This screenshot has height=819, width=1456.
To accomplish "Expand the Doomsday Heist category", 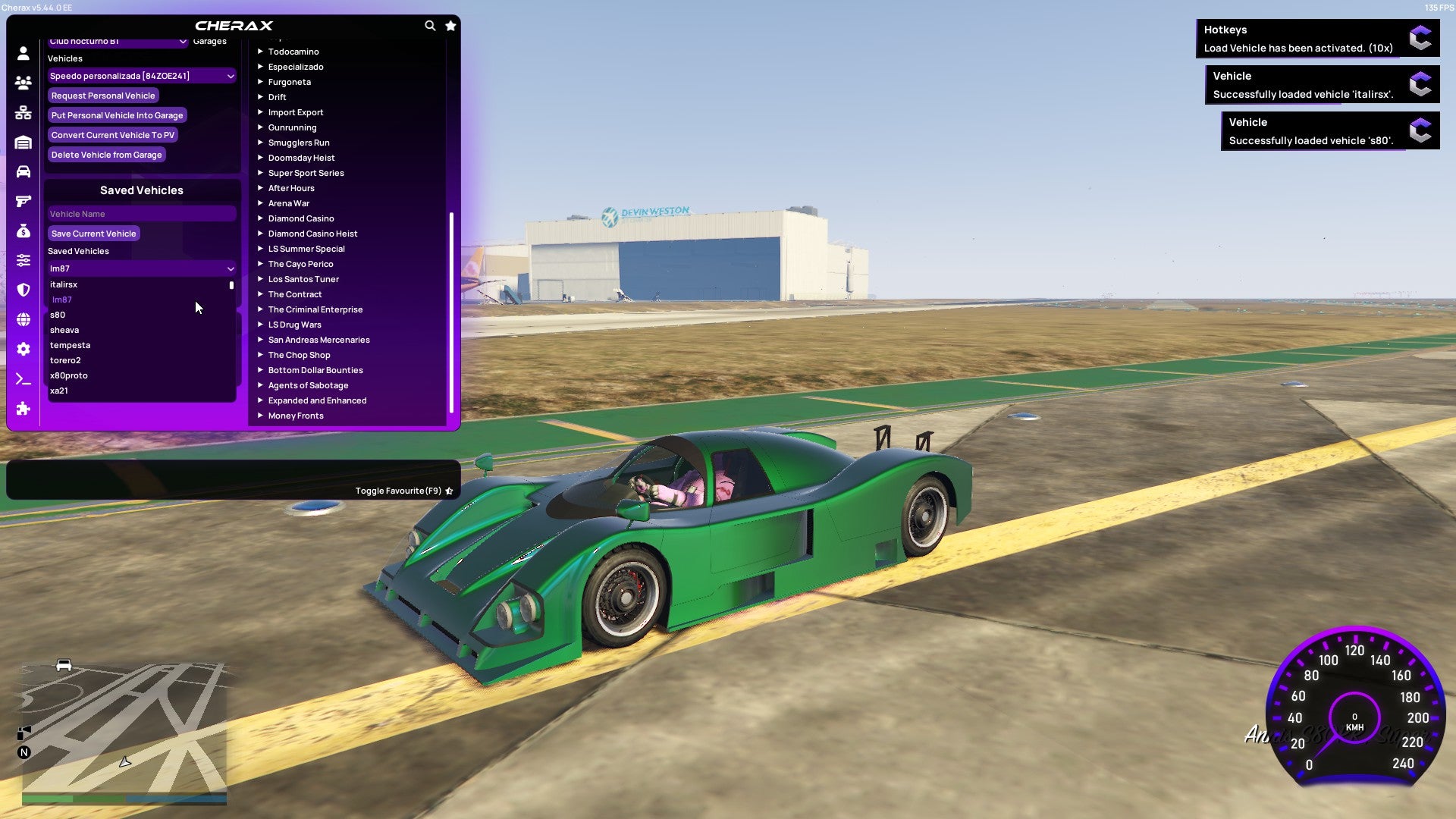I will pyautogui.click(x=300, y=158).
